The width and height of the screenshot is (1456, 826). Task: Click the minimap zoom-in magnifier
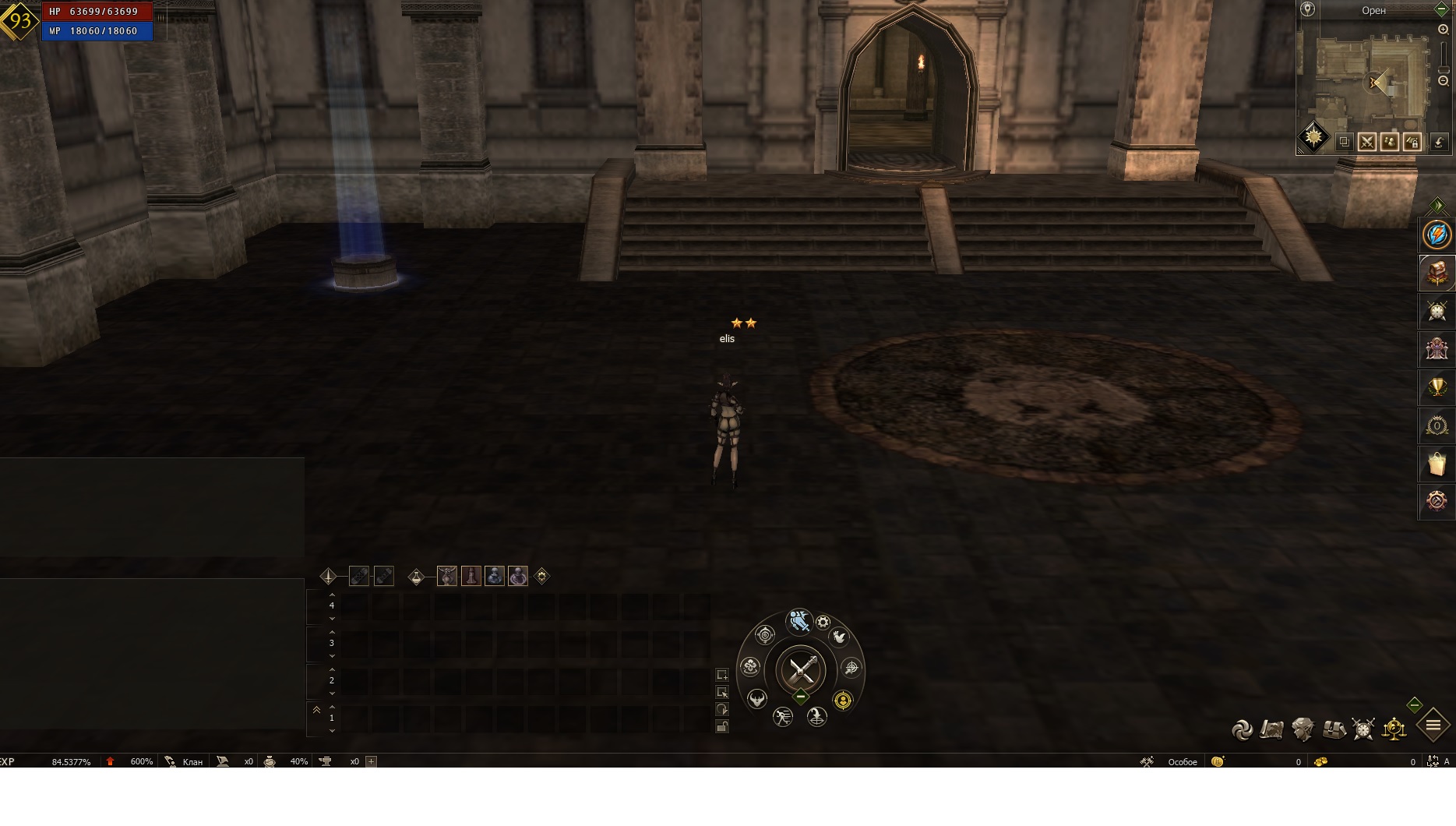point(1443,30)
